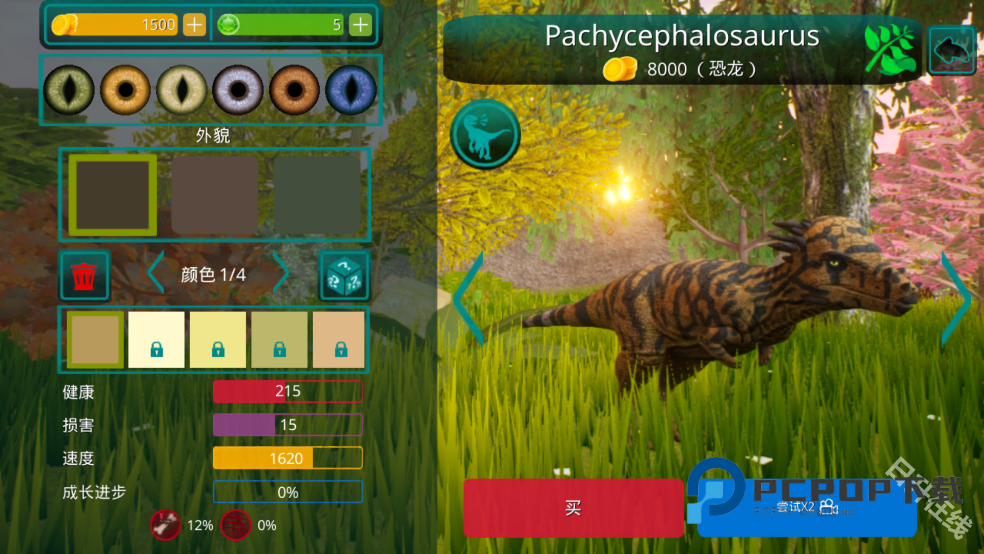Advance to the next 颜色 color page
This screenshot has height=554, width=984.
(282, 274)
